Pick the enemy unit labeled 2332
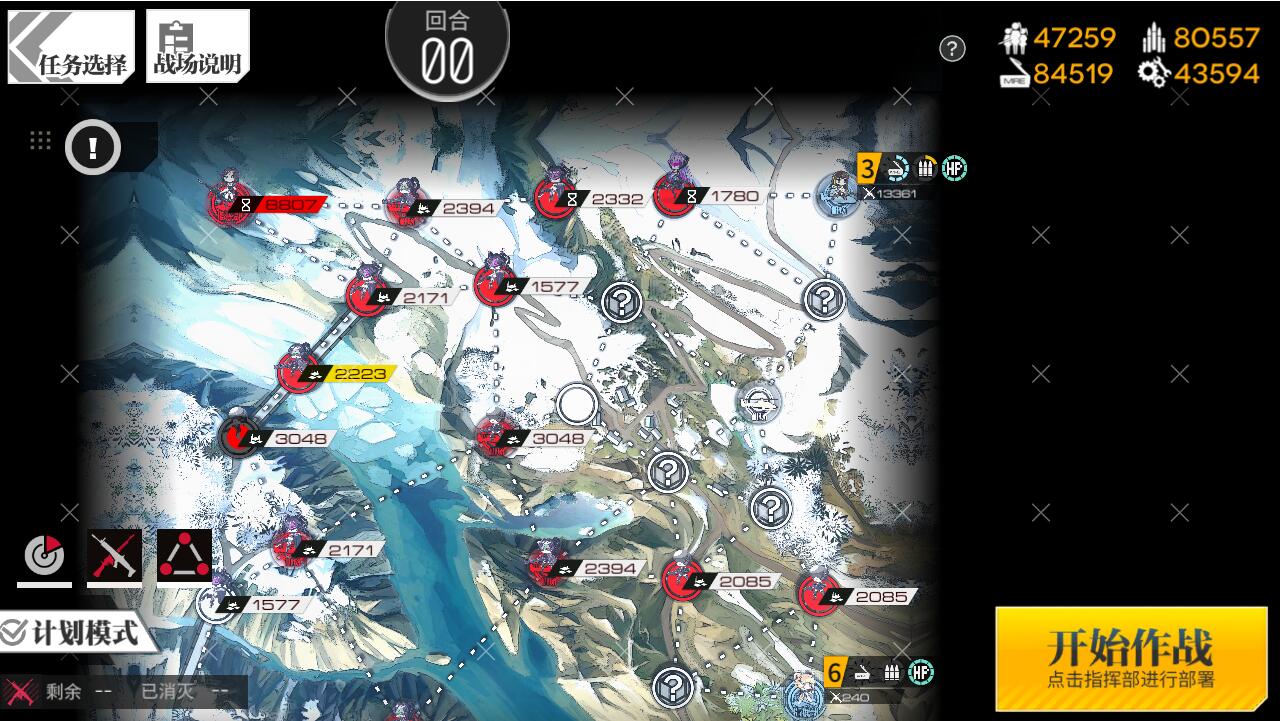This screenshot has height=721, width=1280. (x=554, y=197)
